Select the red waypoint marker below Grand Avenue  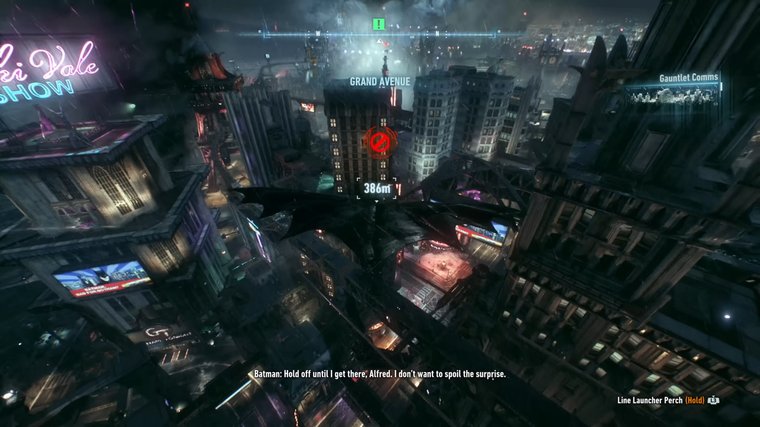tap(377, 142)
